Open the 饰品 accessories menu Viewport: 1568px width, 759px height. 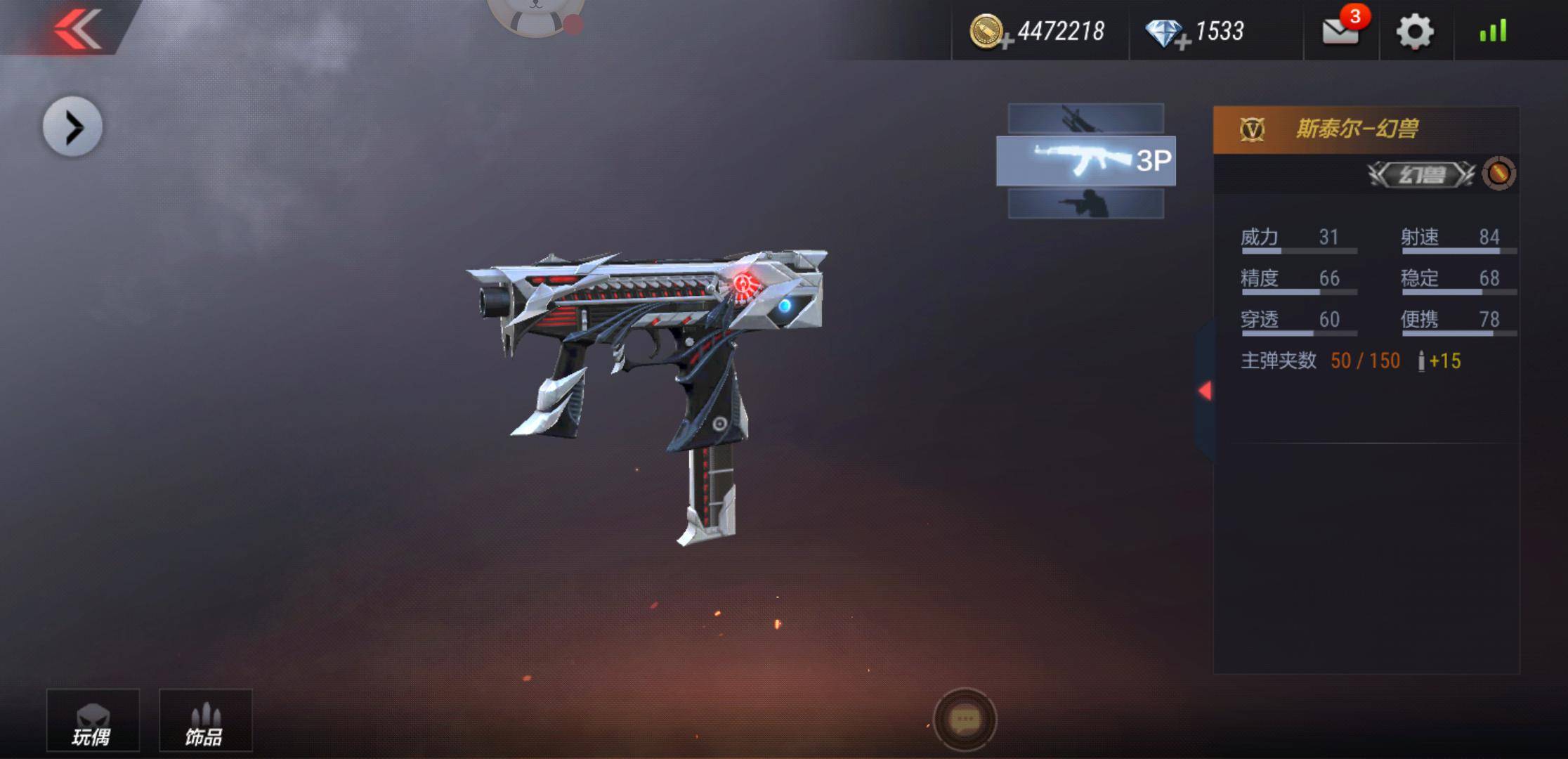pos(205,721)
